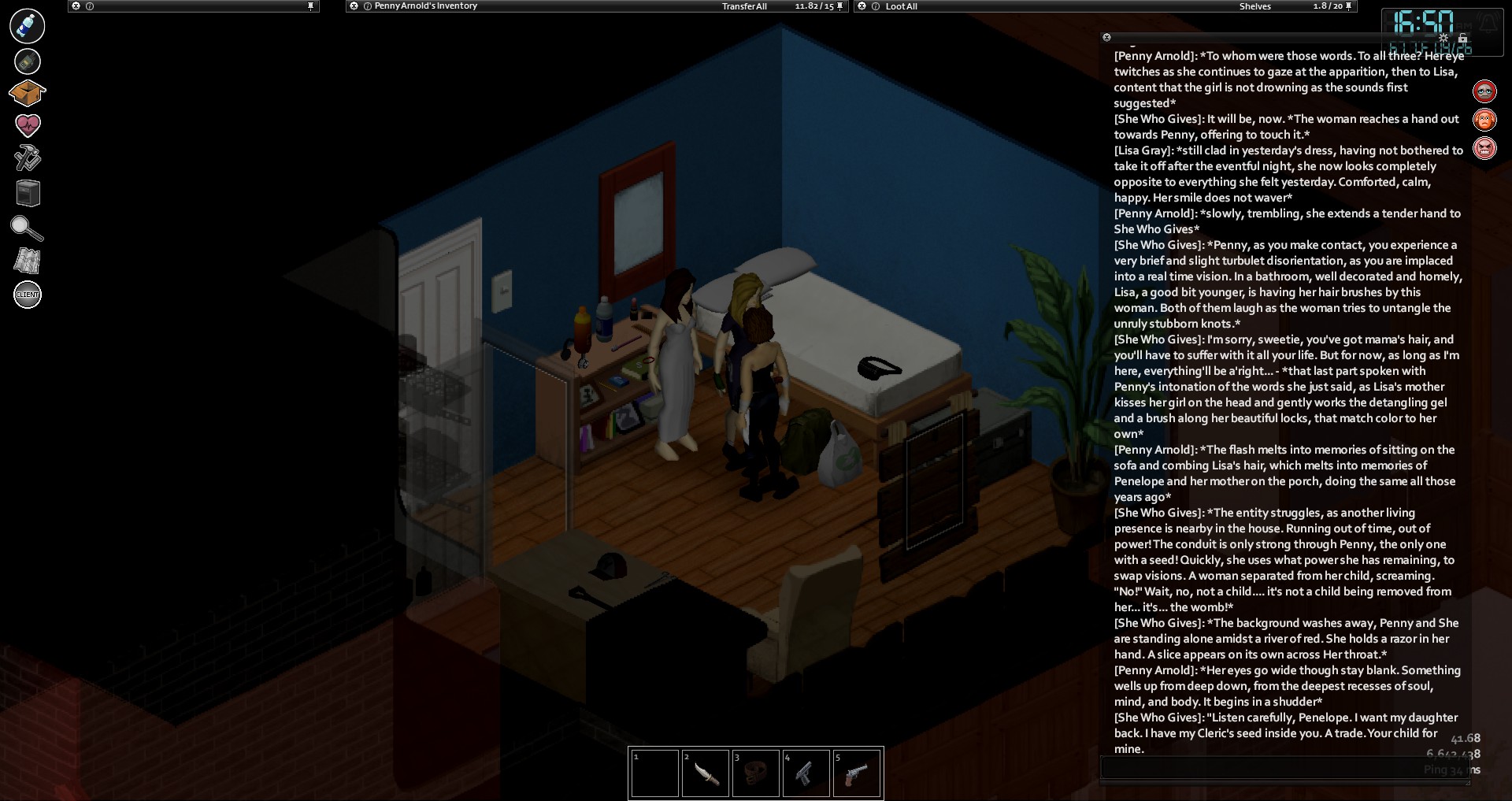Close Penny Arnold's inventory panel
Image resolution: width=1512 pixels, height=801 pixels.
[354, 6]
